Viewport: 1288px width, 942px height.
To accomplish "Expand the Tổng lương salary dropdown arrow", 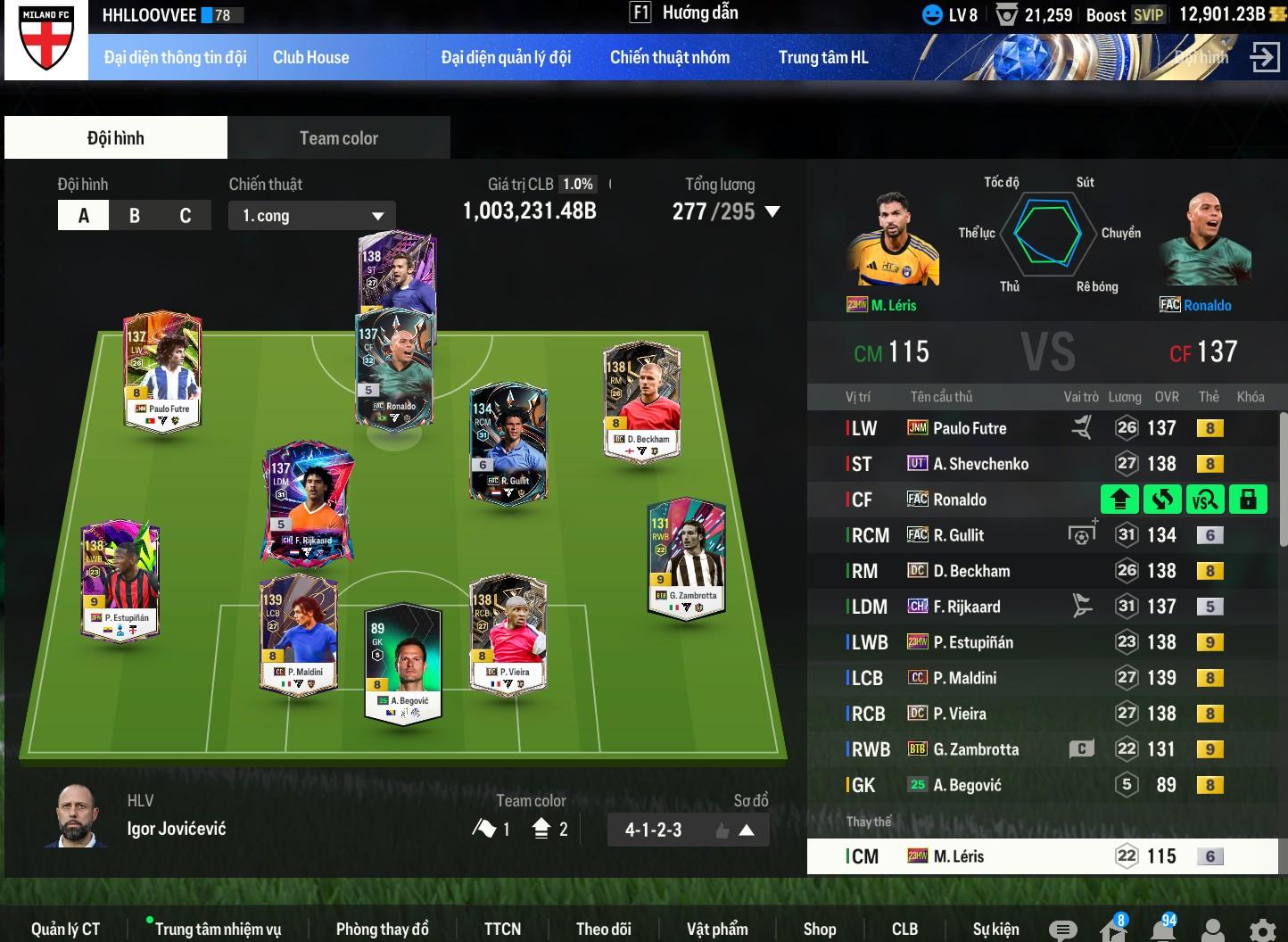I will [x=772, y=212].
